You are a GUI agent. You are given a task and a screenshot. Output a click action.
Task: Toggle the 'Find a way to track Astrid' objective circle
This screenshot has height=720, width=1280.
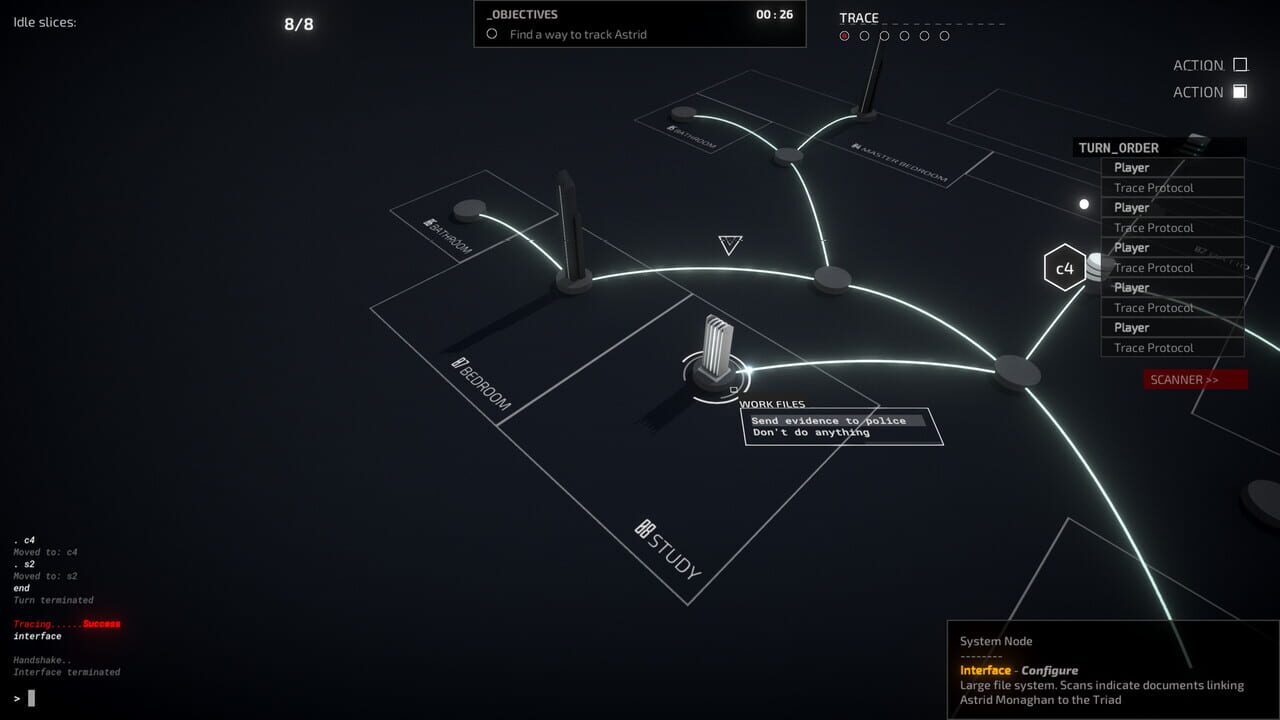pyautogui.click(x=490, y=34)
